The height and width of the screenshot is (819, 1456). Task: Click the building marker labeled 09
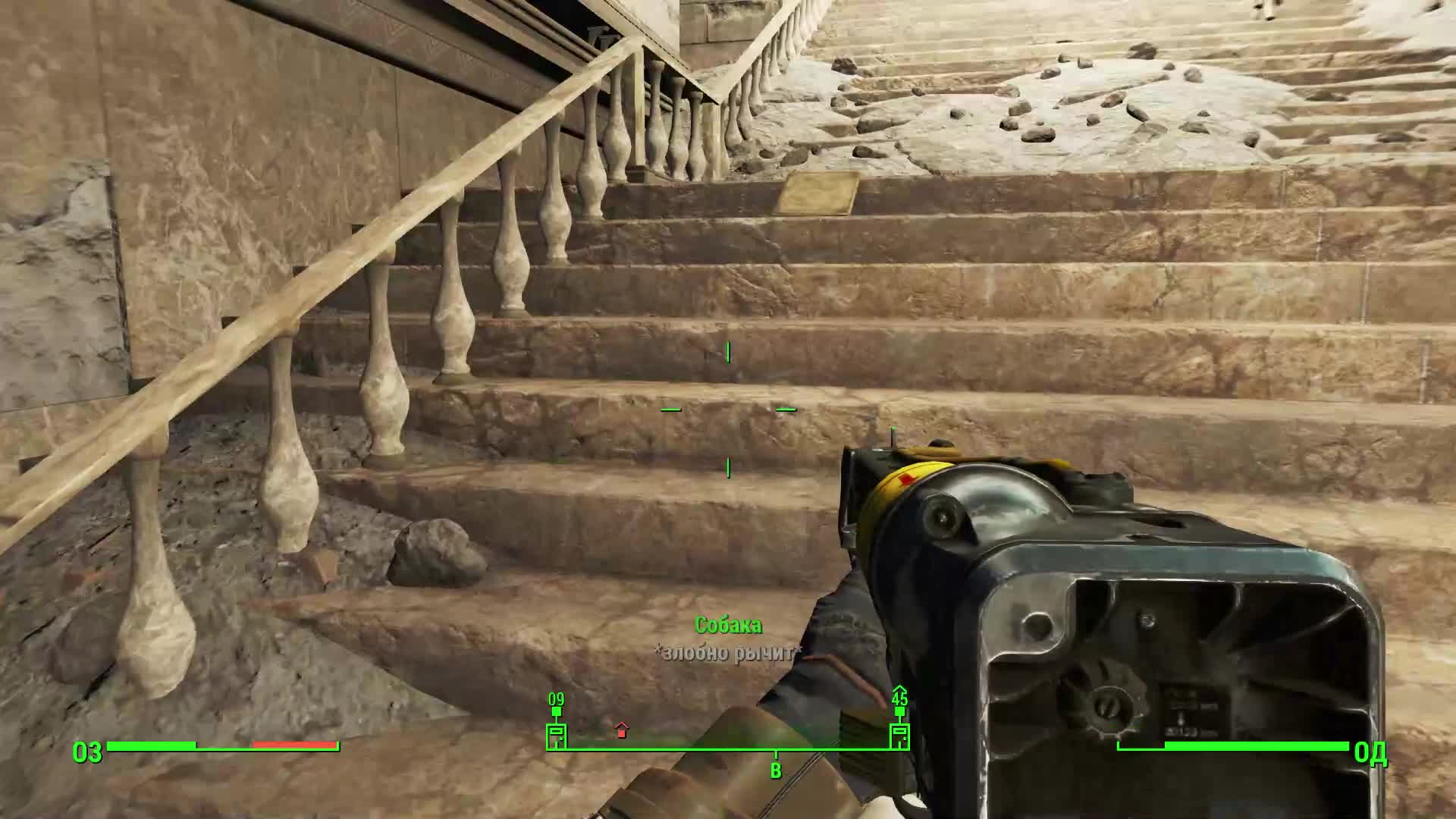[x=556, y=736]
